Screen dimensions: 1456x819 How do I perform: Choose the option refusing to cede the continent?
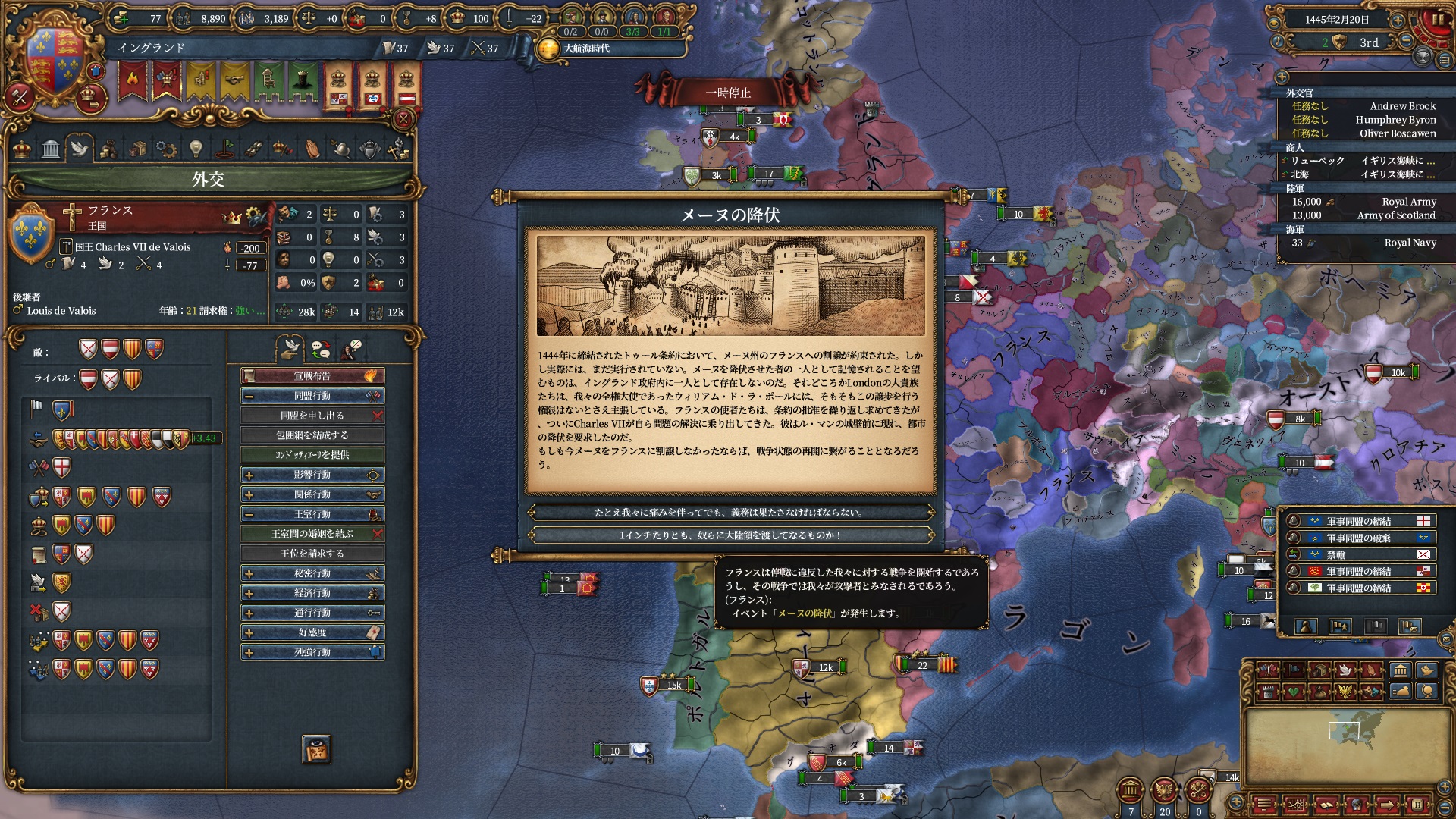[730, 535]
